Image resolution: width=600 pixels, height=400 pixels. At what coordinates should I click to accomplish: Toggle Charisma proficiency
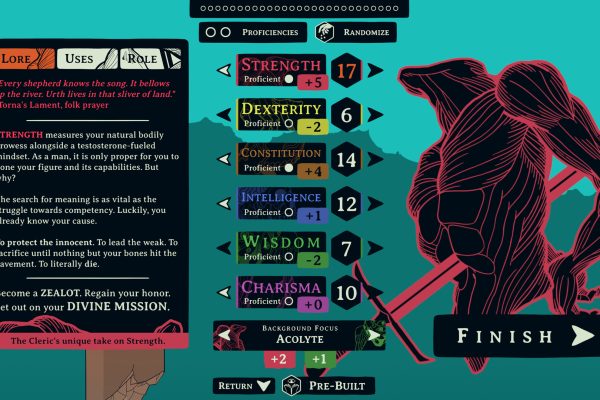point(288,300)
